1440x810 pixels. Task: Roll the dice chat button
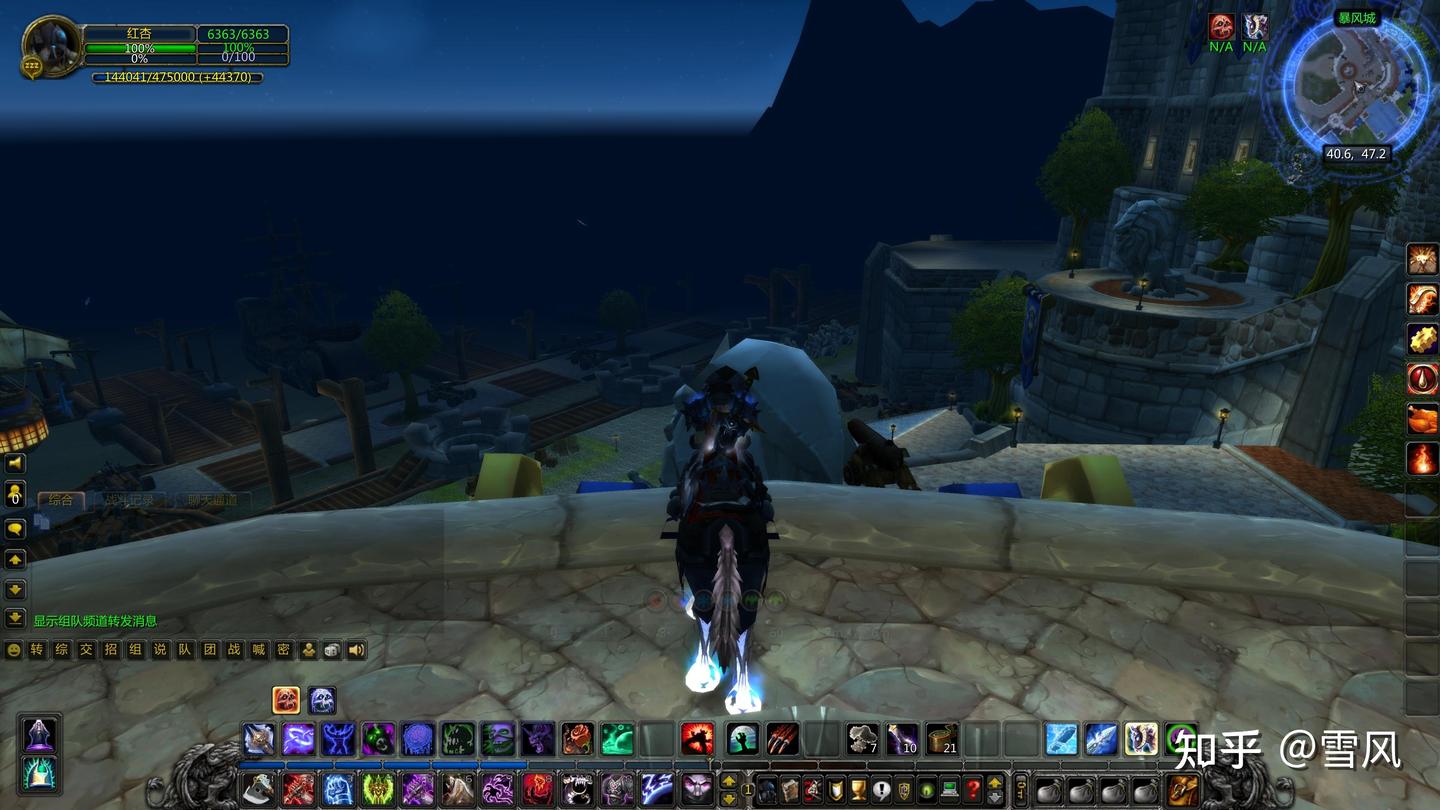332,650
